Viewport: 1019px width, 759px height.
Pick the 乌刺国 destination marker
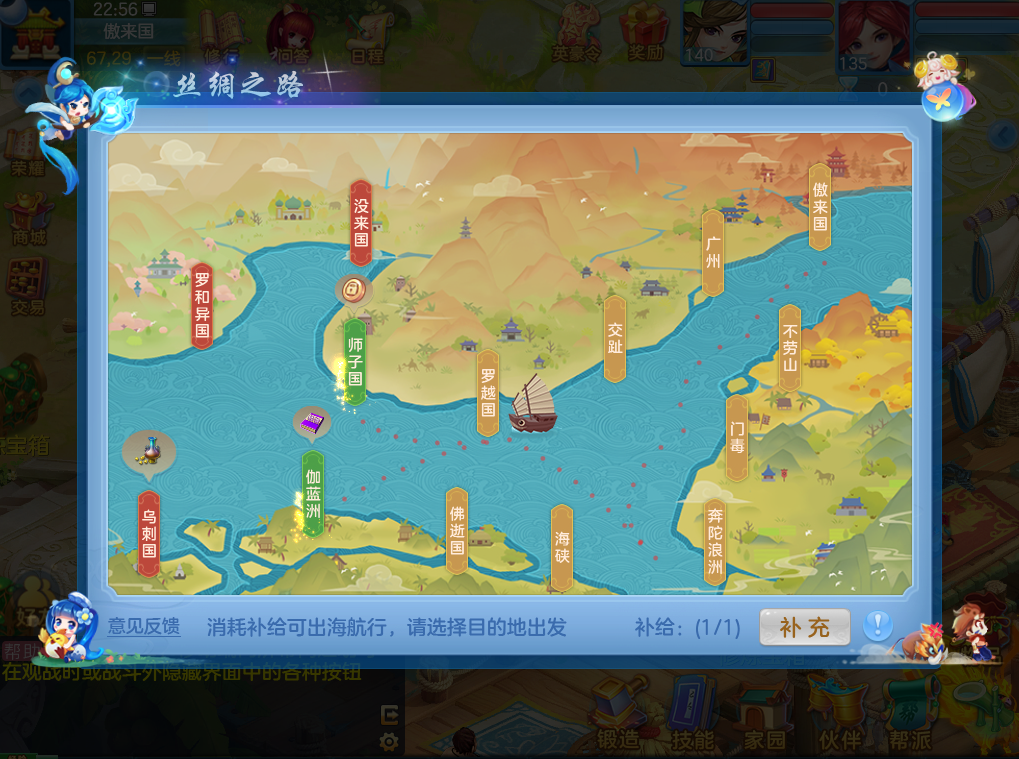149,532
